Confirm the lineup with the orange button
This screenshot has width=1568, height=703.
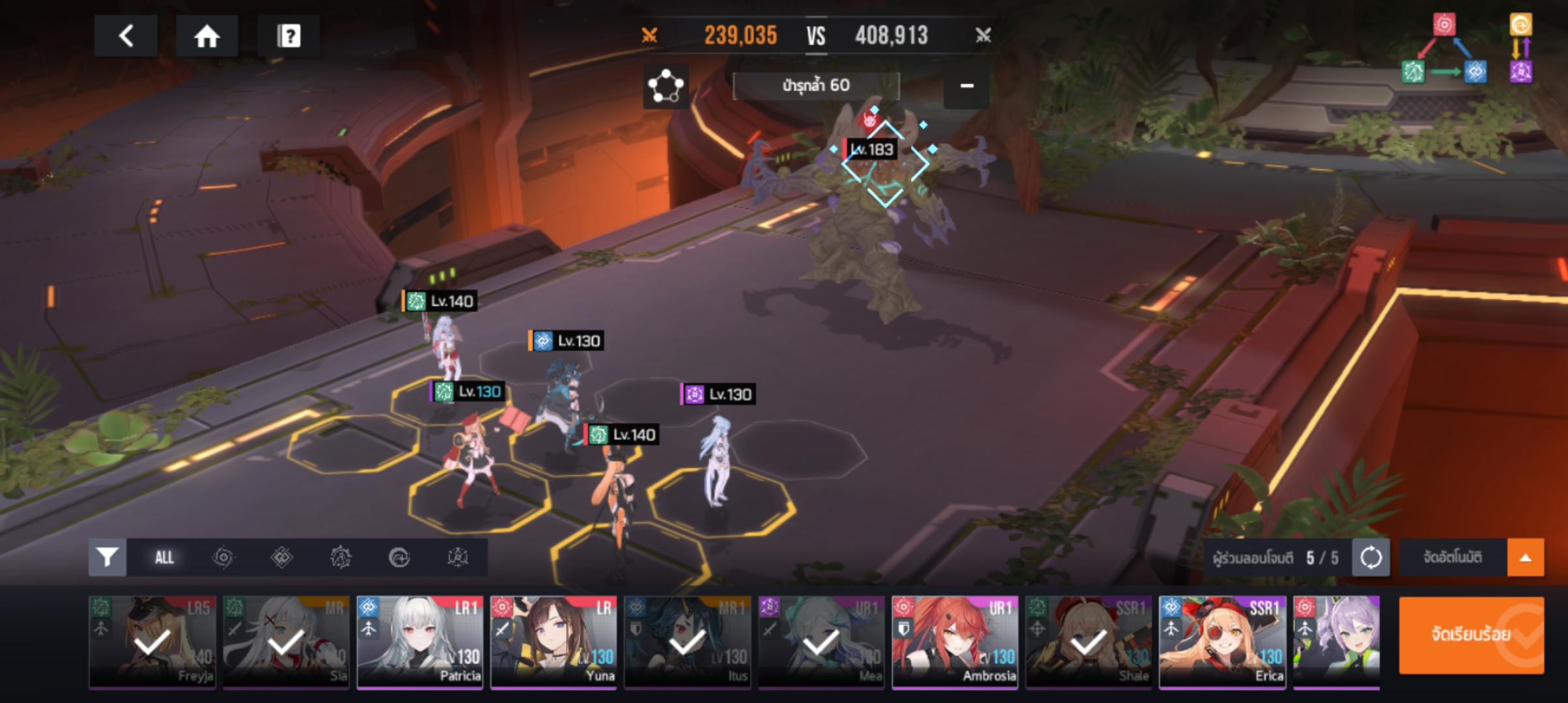coord(1471,635)
